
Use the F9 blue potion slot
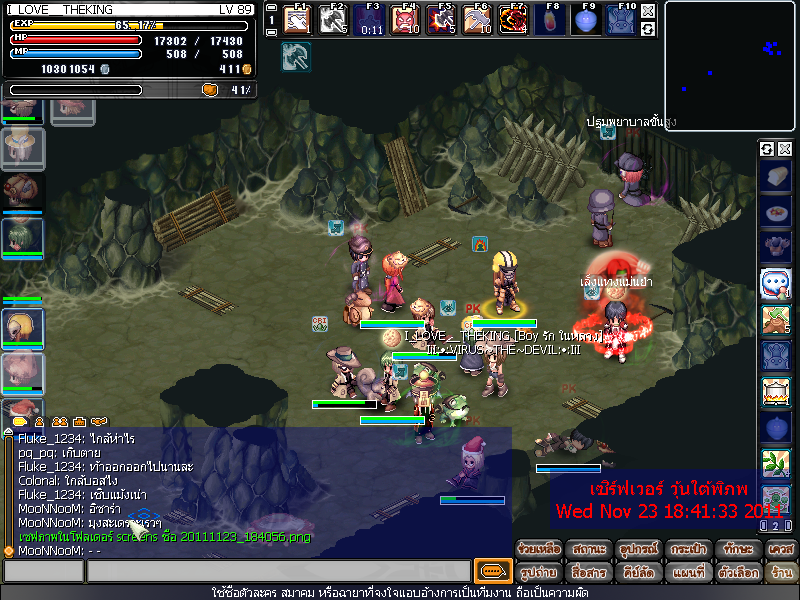click(585, 20)
